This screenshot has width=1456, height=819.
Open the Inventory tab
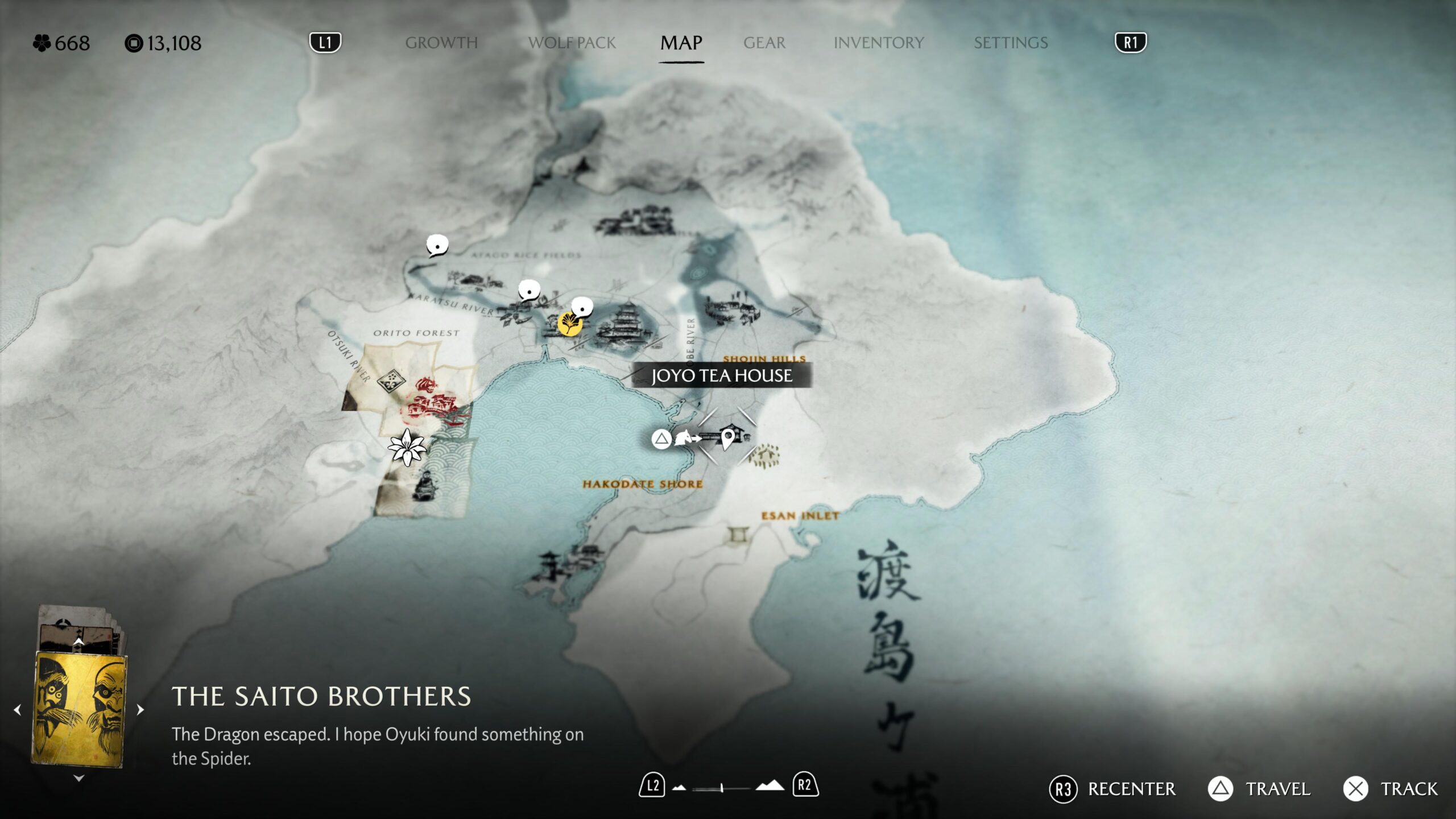(878, 43)
